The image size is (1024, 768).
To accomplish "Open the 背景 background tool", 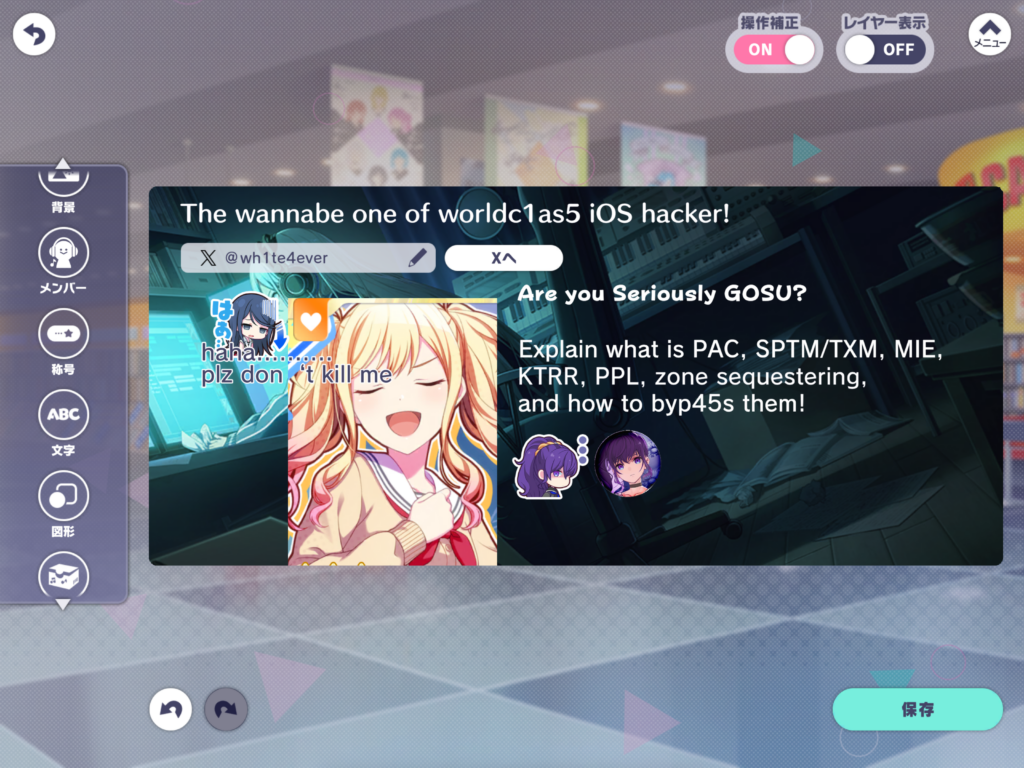I will tap(63, 185).
